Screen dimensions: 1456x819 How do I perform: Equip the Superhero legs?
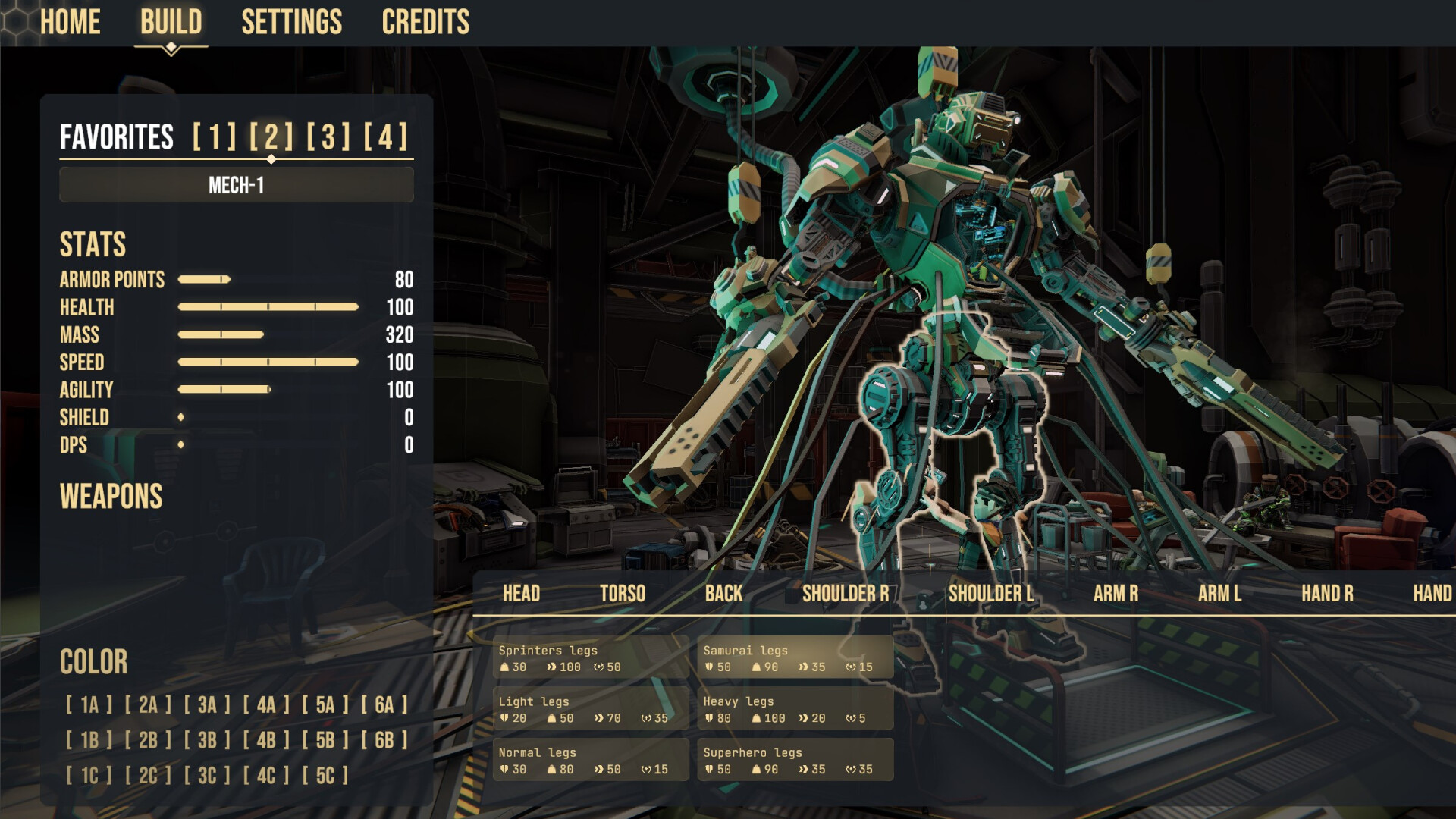(795, 761)
